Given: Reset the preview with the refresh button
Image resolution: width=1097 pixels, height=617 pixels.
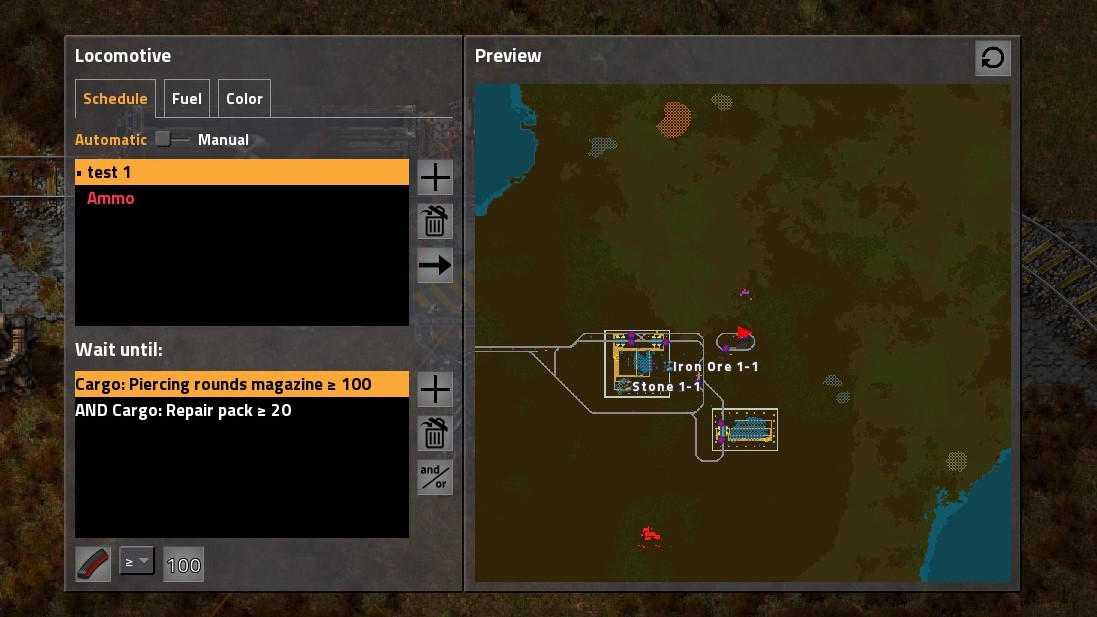Looking at the screenshot, I should click(993, 59).
